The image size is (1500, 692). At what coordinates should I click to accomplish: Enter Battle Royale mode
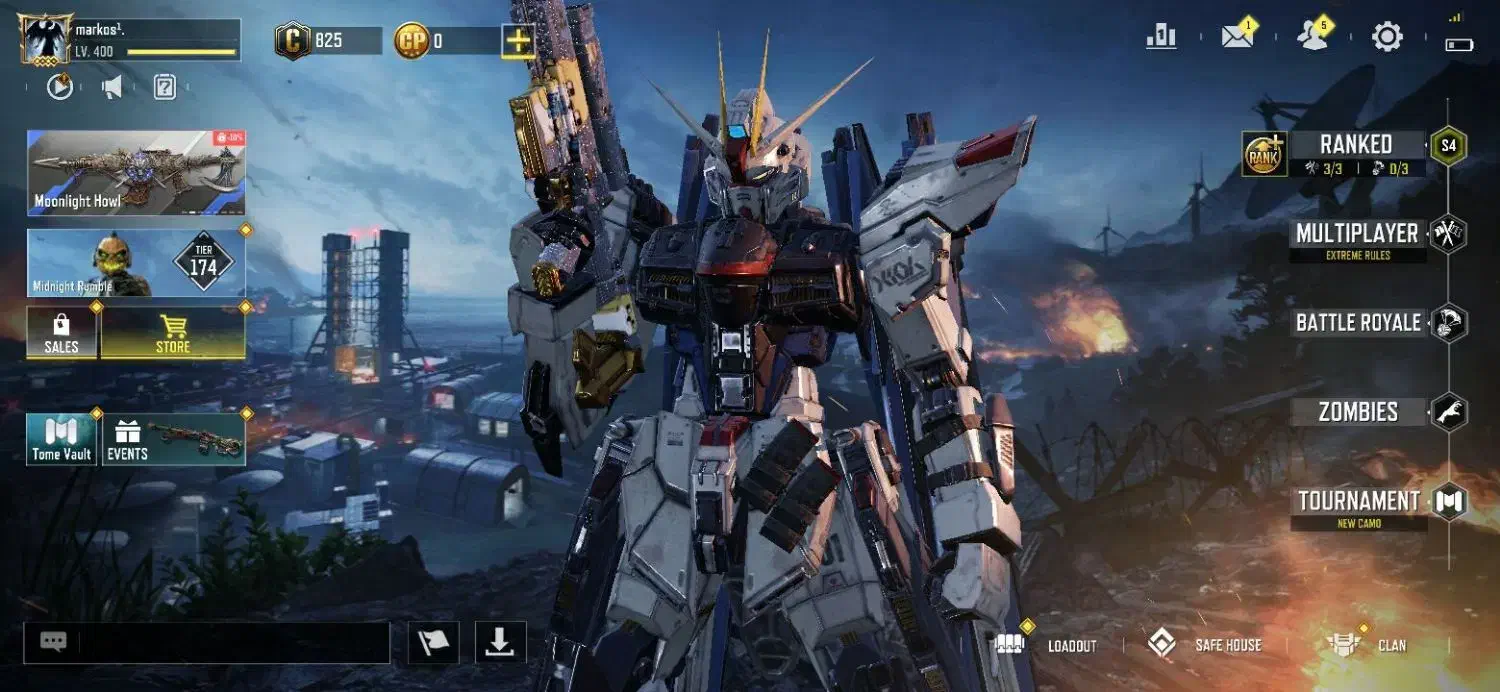click(1358, 323)
